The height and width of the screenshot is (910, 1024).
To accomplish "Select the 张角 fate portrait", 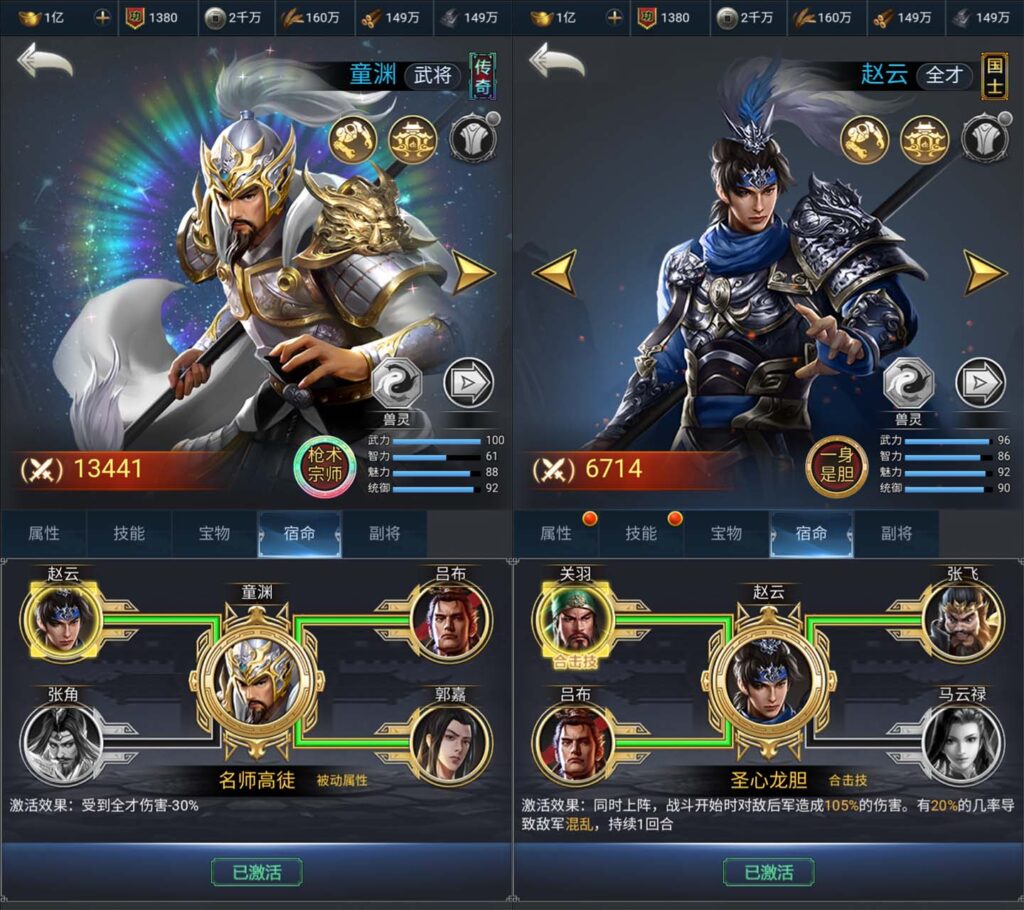I will click(x=62, y=741).
